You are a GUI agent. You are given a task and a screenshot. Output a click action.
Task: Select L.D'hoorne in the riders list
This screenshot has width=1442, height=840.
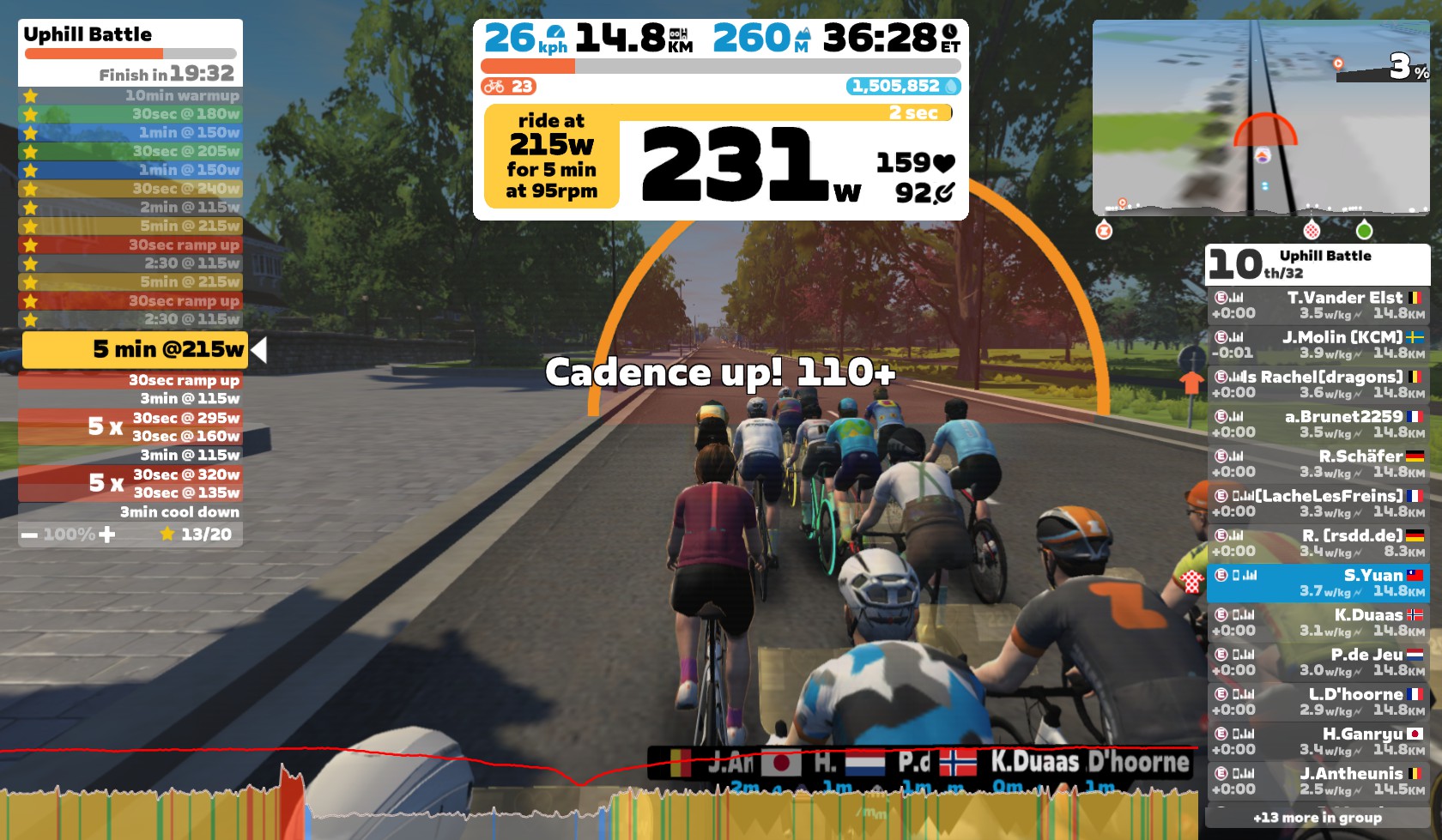click(x=1318, y=701)
